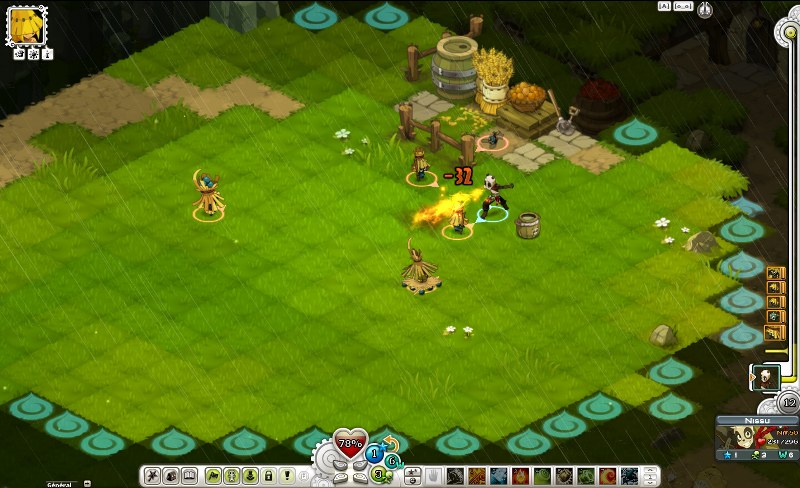This screenshot has height=488, width=800.
Task: Click the exclamation mark button
Action: tap(288, 475)
